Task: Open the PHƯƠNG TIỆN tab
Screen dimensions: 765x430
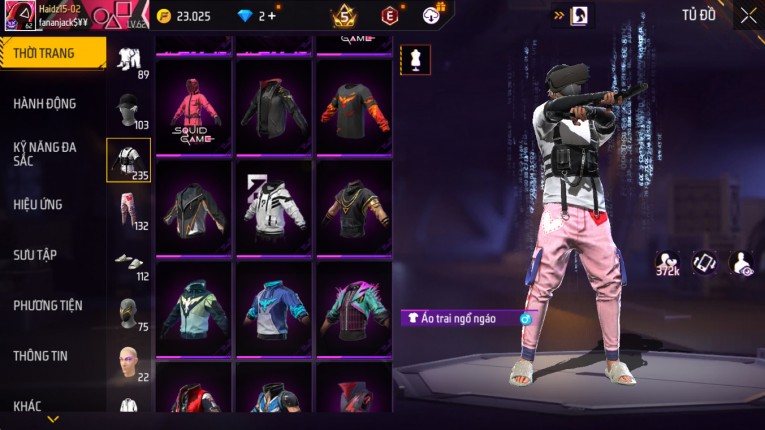Action: point(47,305)
